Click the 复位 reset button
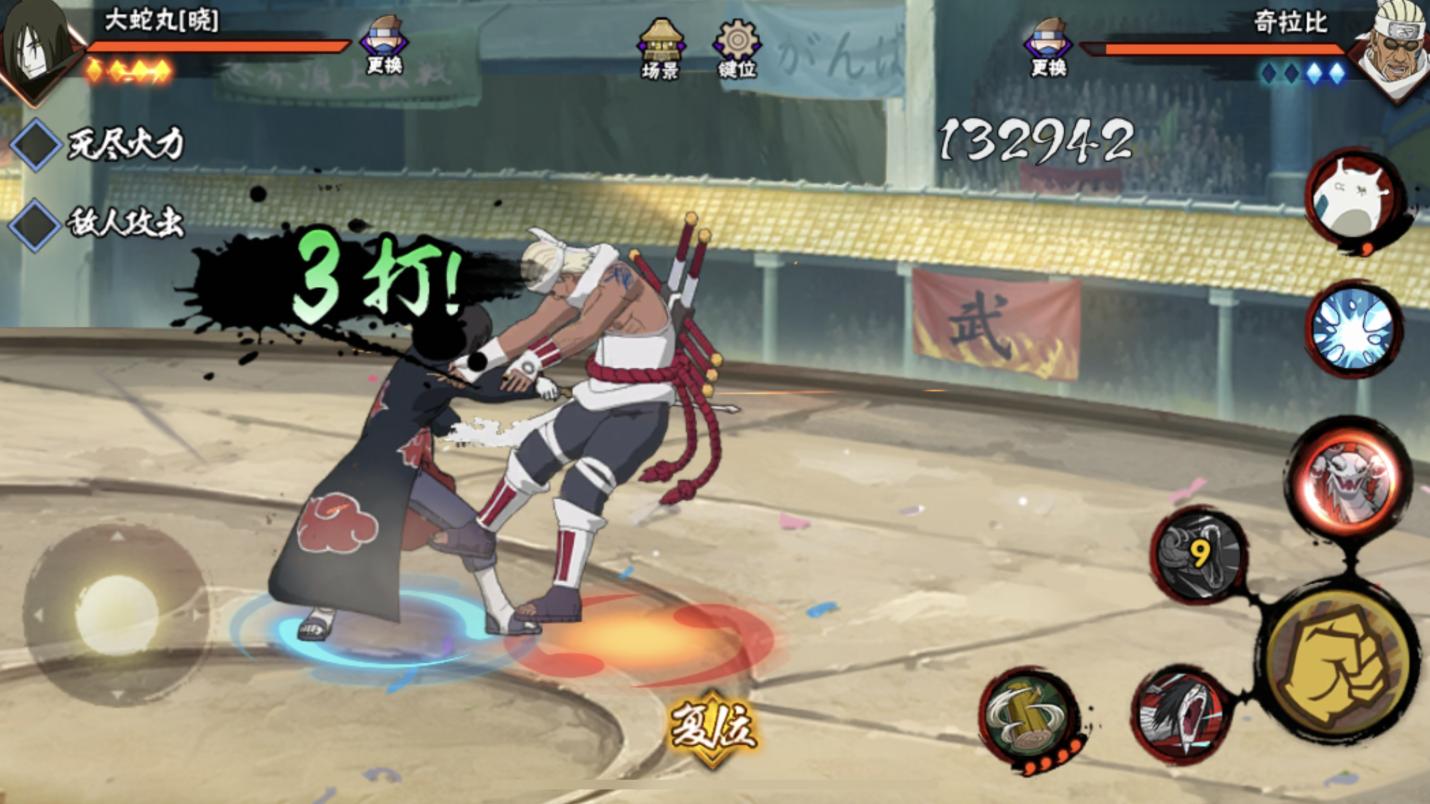The image size is (1430, 804). pyautogui.click(x=712, y=728)
